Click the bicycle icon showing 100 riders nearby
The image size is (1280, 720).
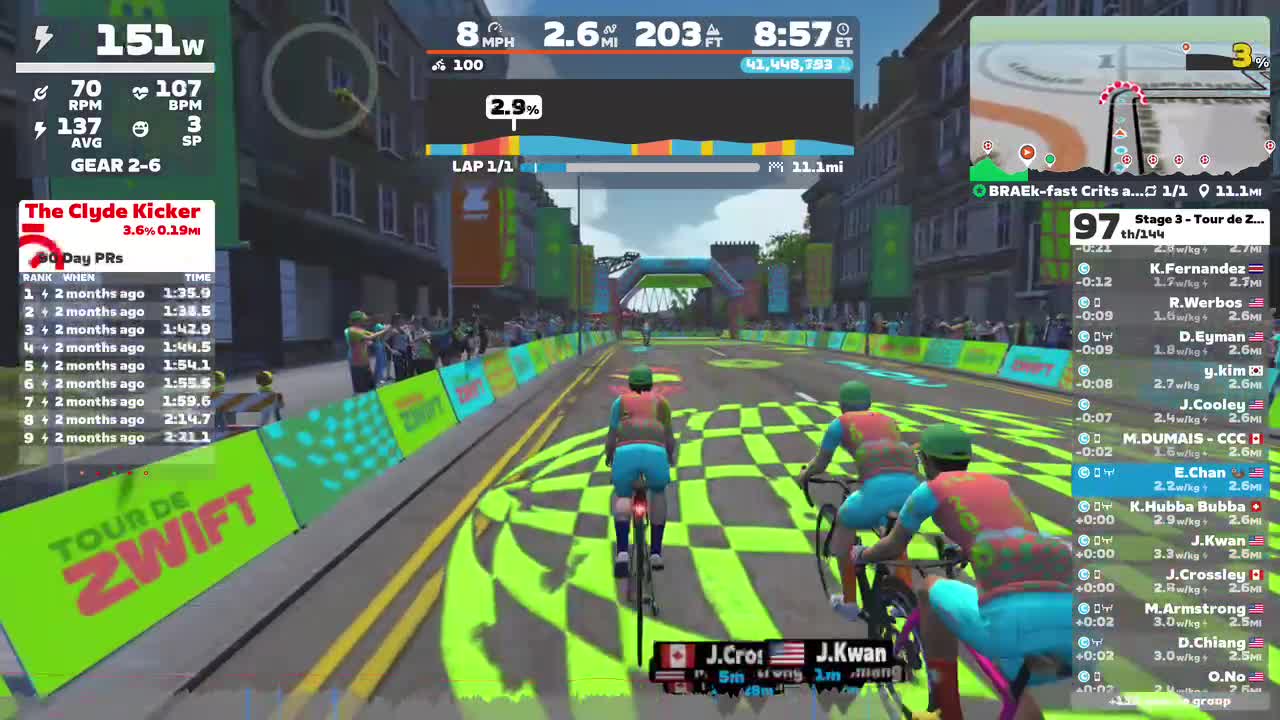pos(437,65)
